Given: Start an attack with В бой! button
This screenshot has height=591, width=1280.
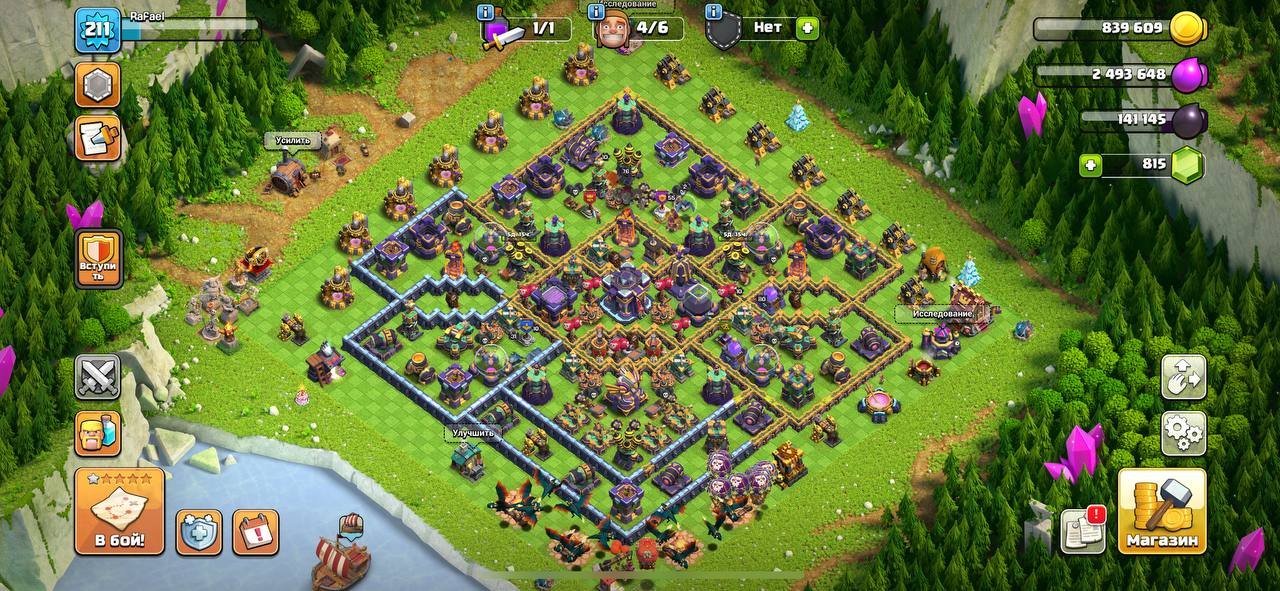Looking at the screenshot, I should tap(119, 511).
